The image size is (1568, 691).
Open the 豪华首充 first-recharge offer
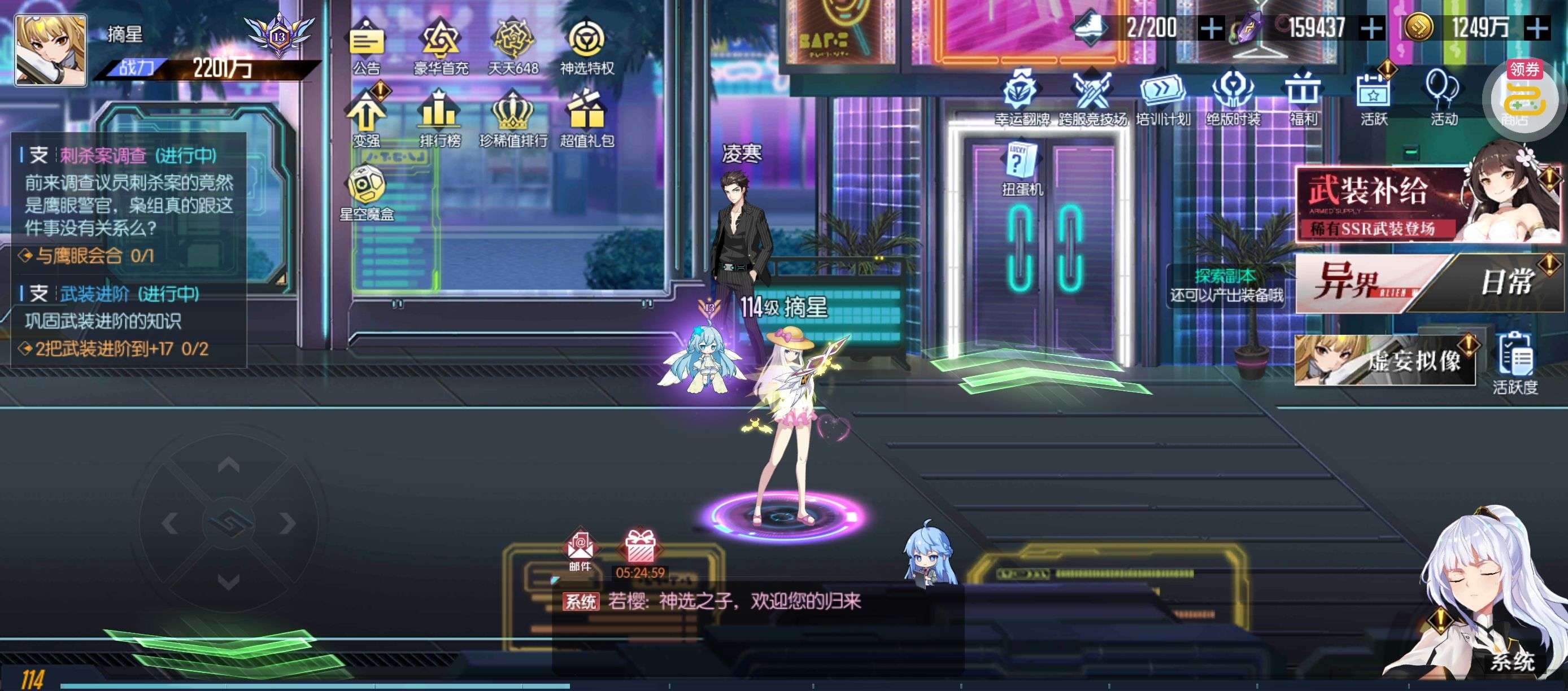pos(440,45)
